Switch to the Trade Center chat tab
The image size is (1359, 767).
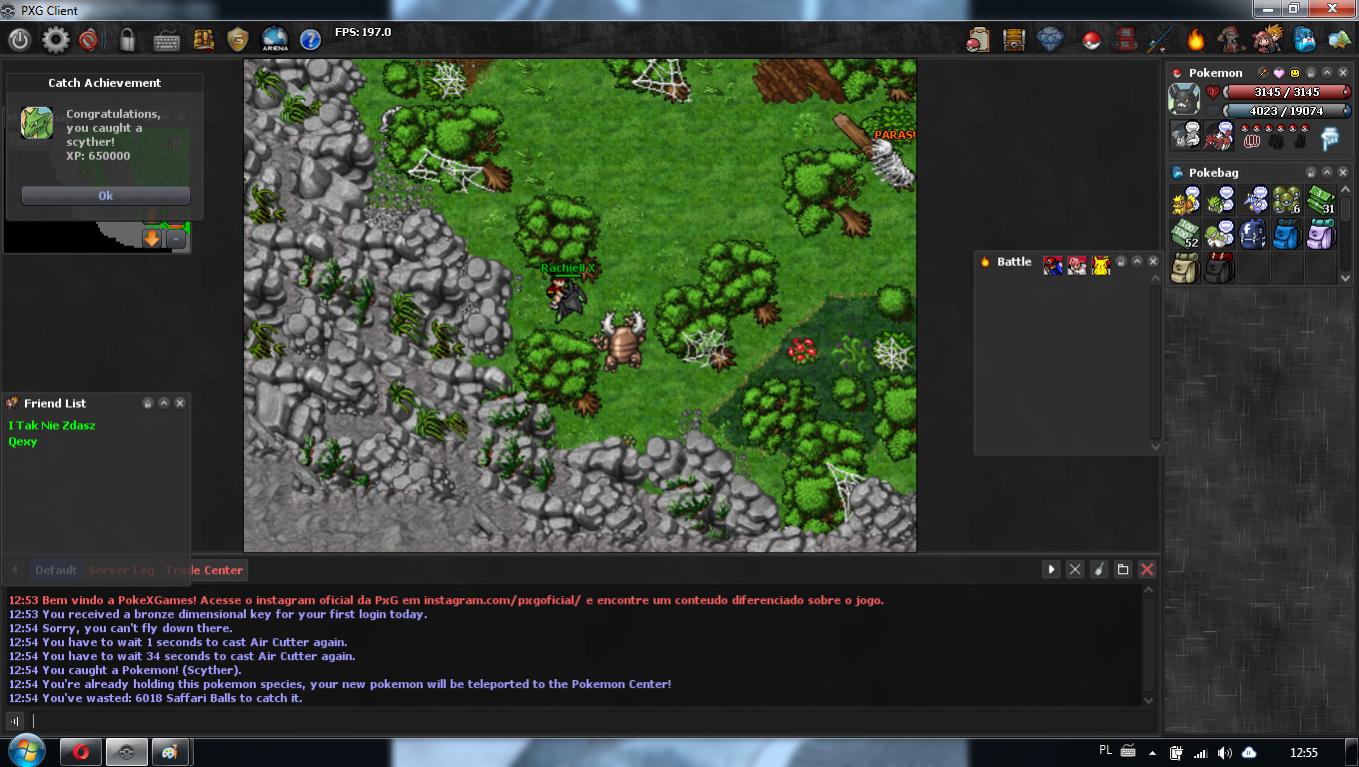pos(205,570)
